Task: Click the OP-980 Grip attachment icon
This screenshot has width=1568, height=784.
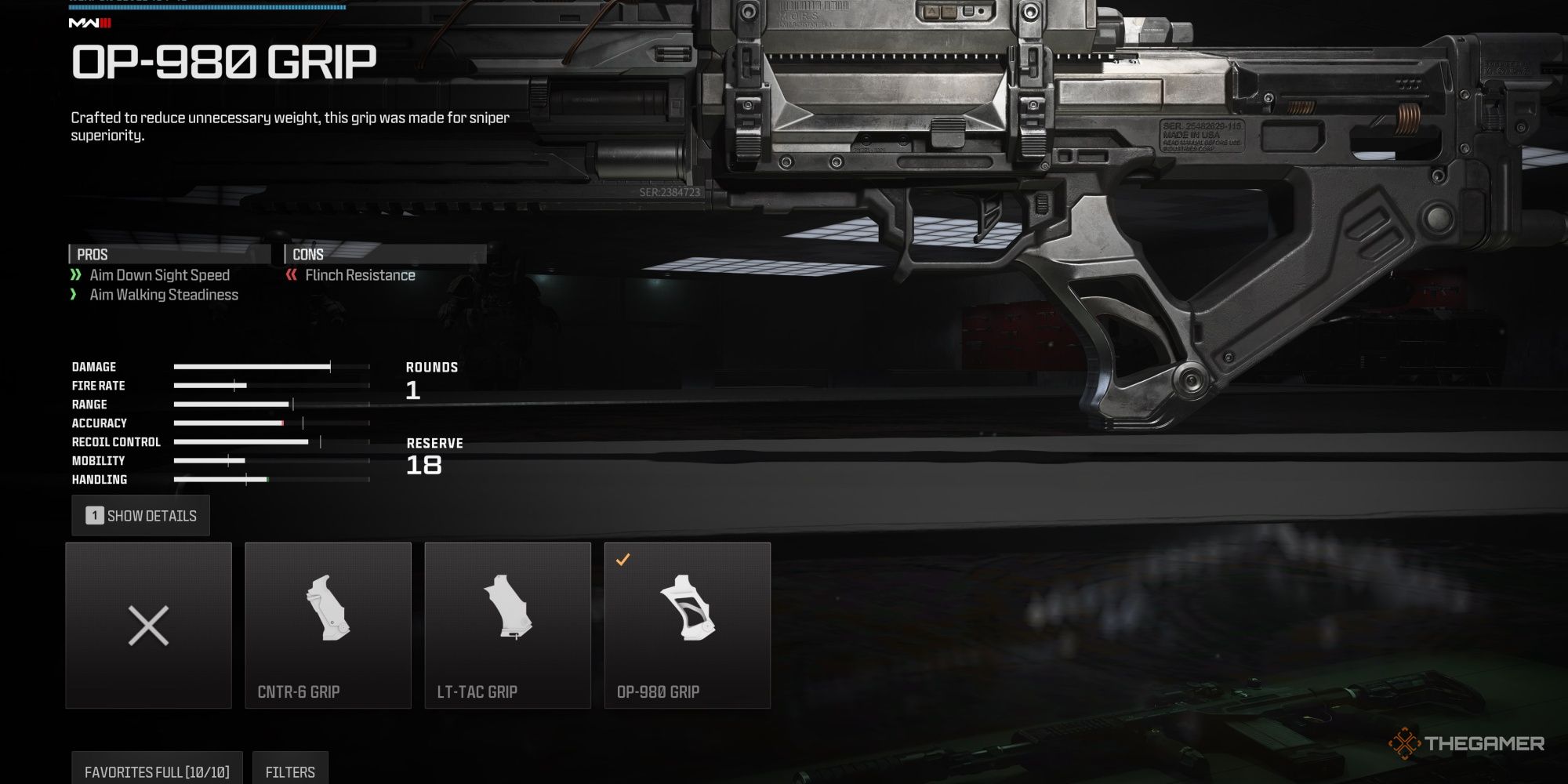Action: coord(688,619)
